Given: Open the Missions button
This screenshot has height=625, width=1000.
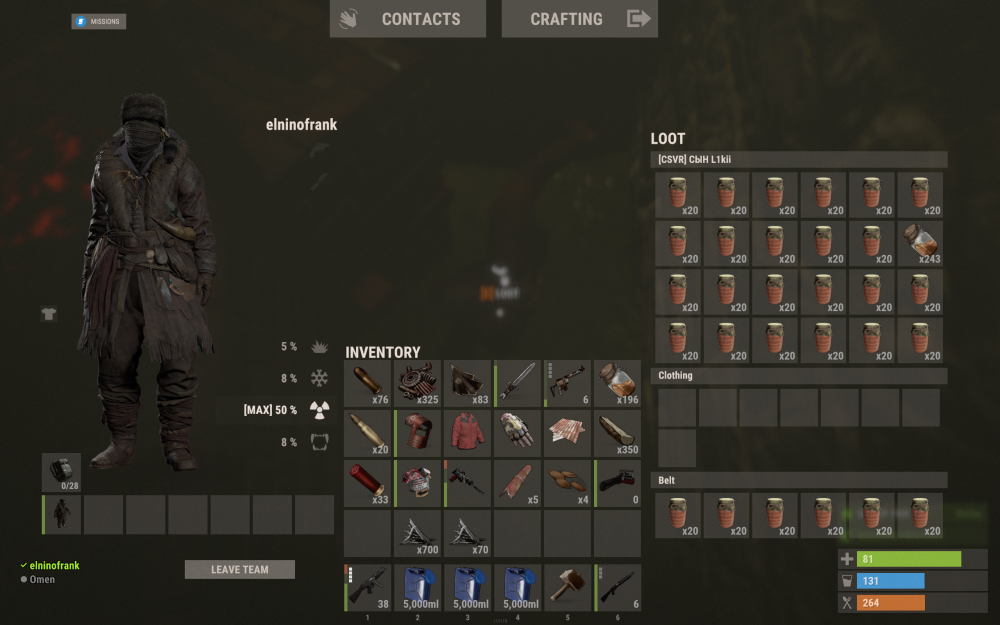Looking at the screenshot, I should (x=98, y=21).
